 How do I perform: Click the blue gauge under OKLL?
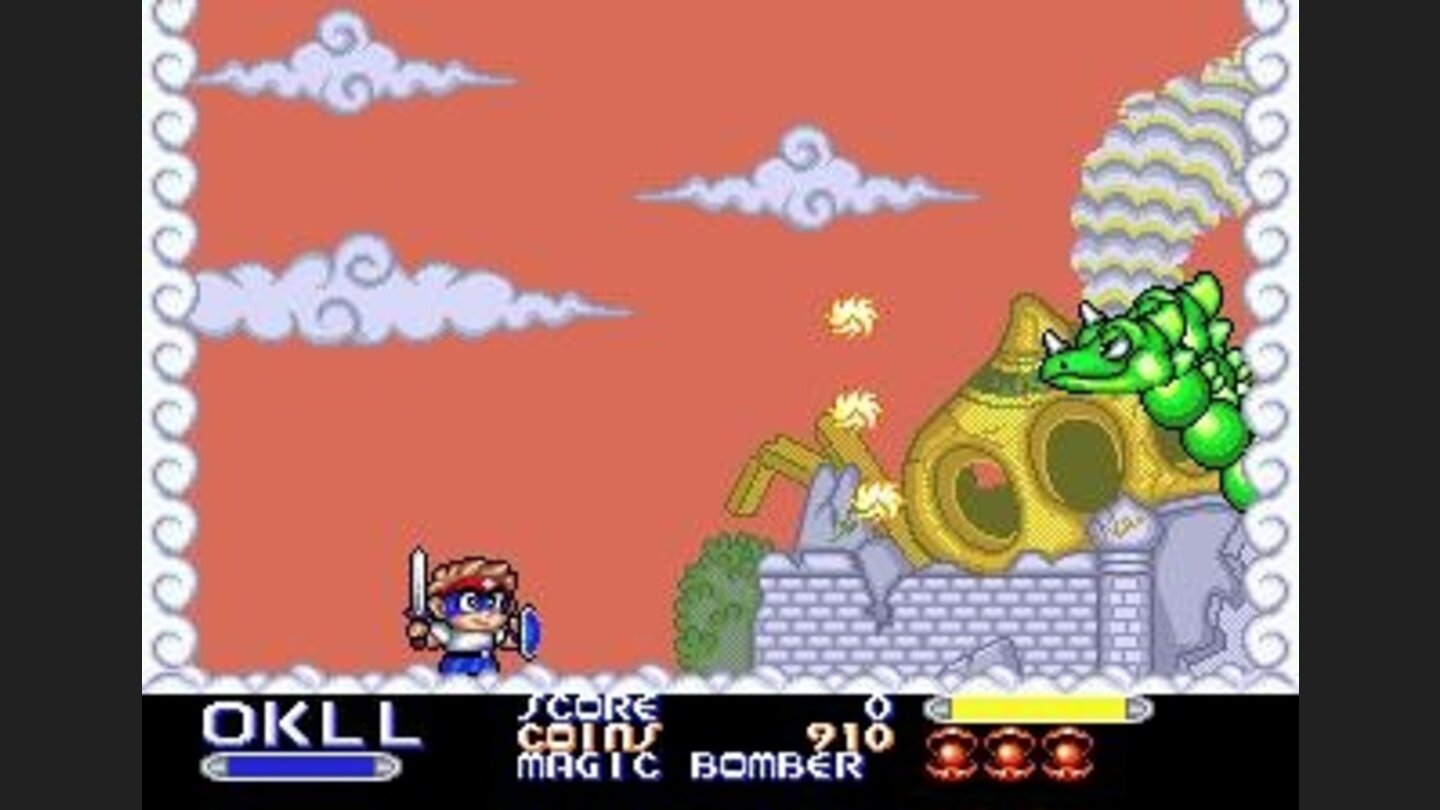pos(300,767)
